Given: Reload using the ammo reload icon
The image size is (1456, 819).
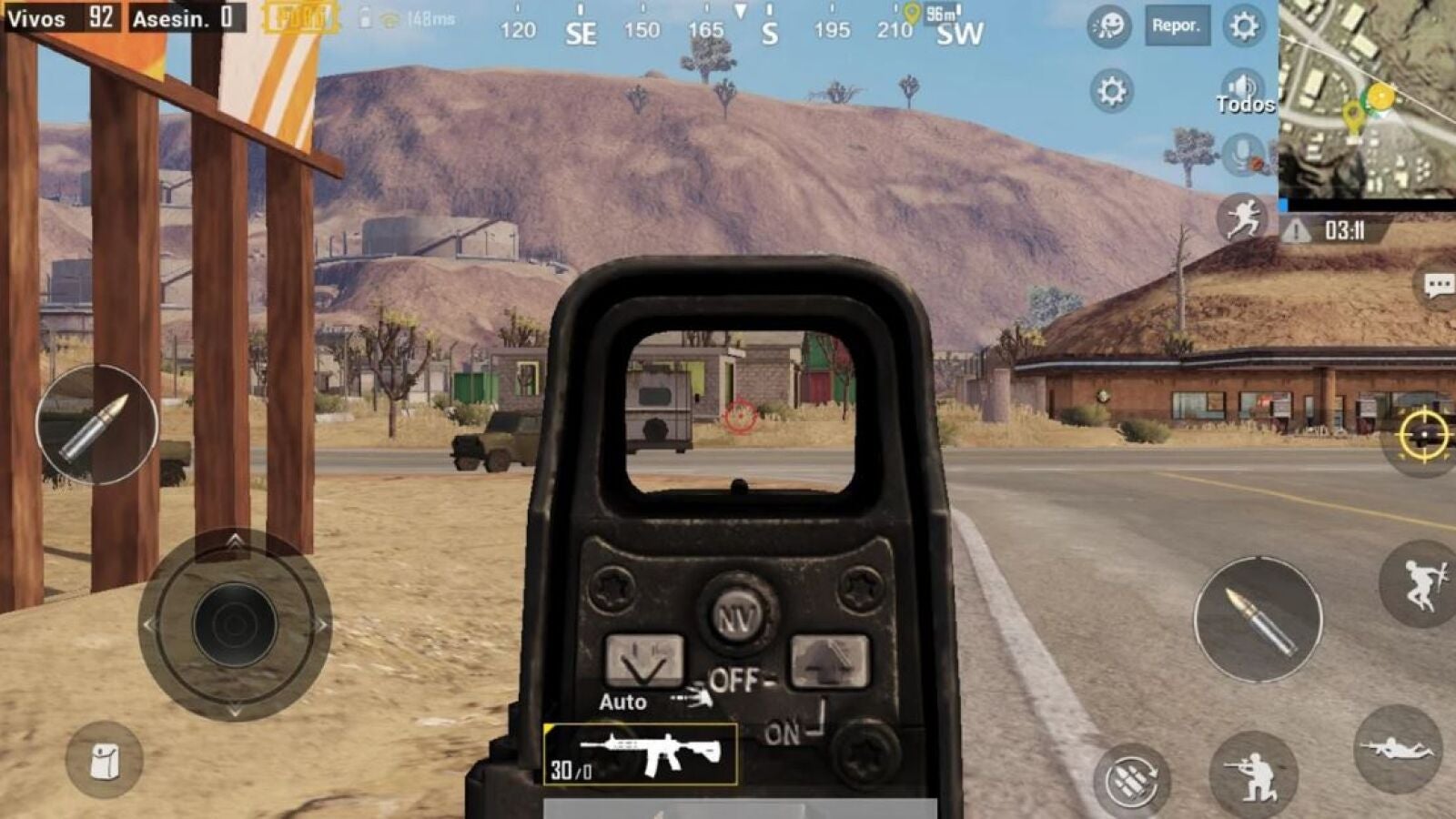Looking at the screenshot, I should point(1131,778).
